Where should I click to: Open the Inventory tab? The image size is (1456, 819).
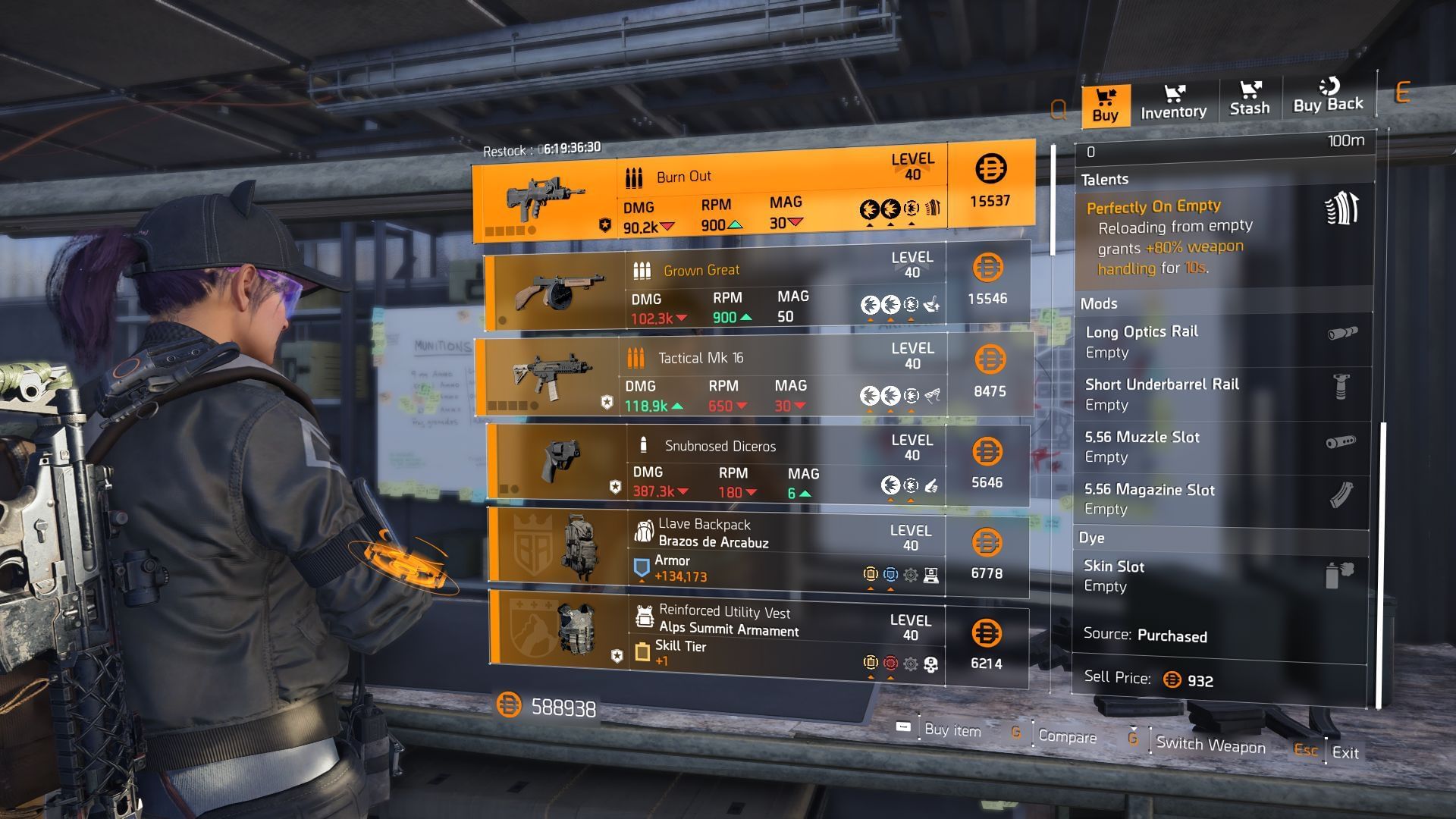point(1173,102)
